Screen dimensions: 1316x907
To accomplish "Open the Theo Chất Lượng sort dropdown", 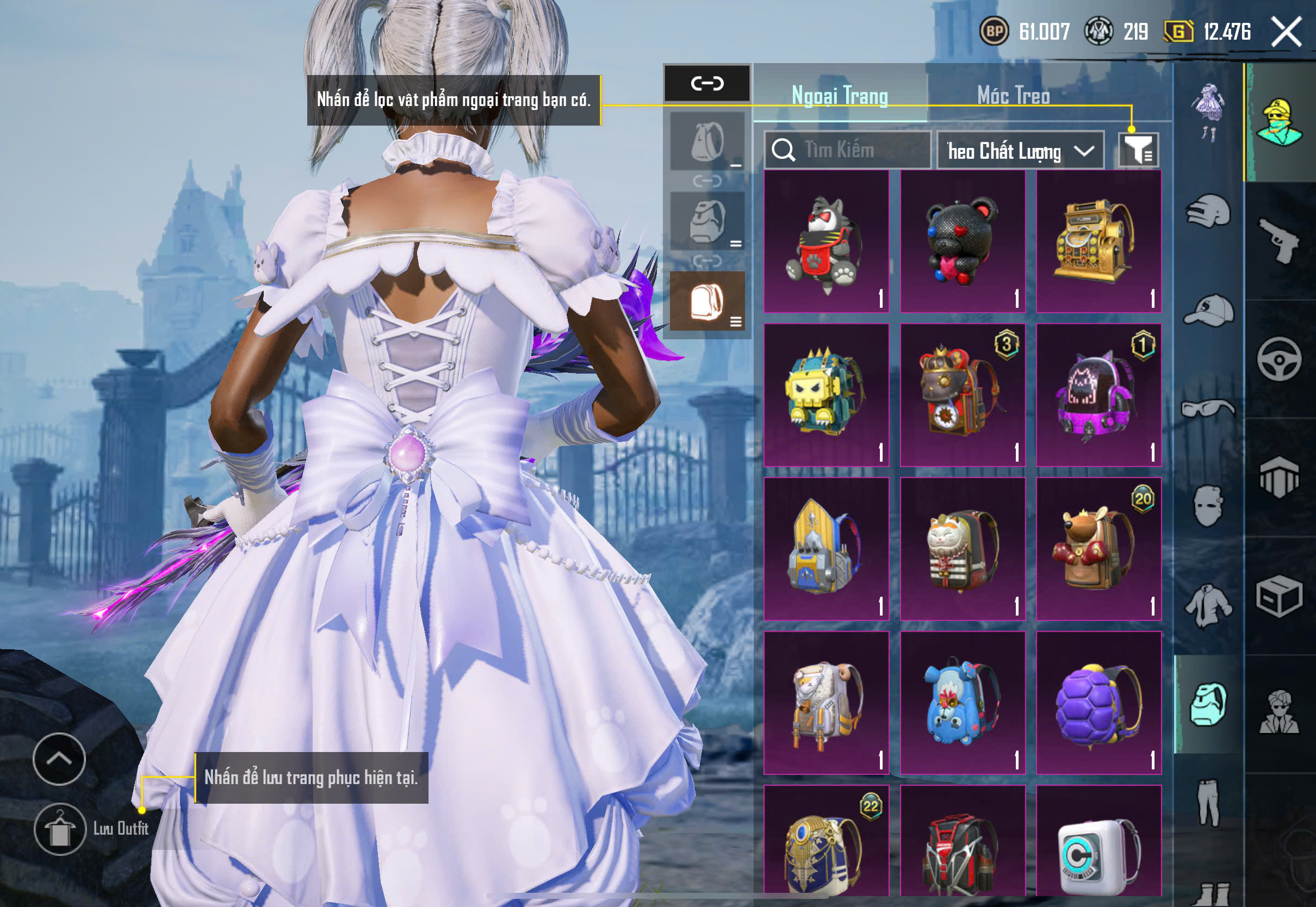I will pos(1020,151).
